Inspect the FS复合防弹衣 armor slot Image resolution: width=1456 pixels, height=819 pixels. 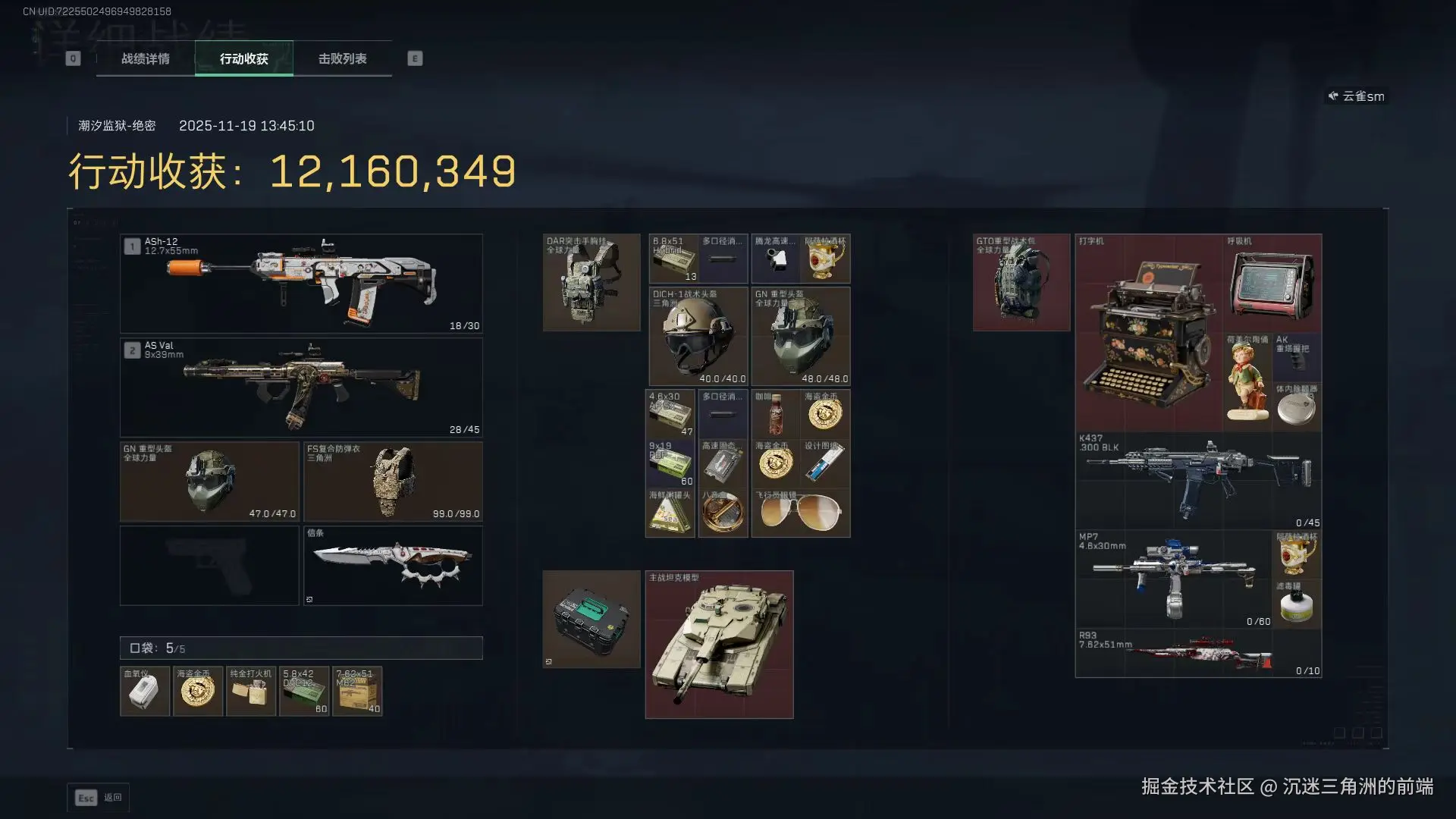[393, 482]
